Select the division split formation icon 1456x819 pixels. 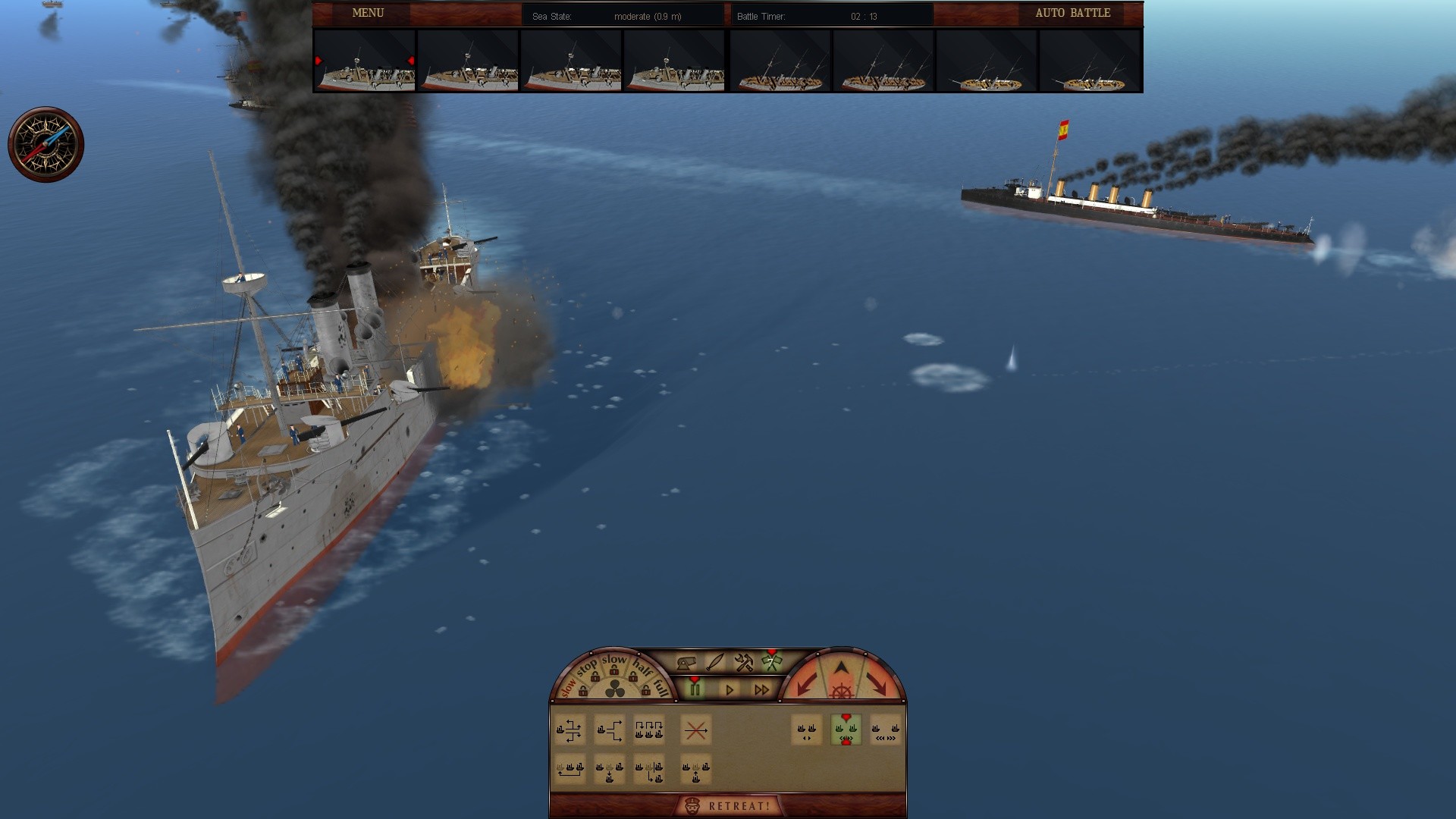pos(610,730)
